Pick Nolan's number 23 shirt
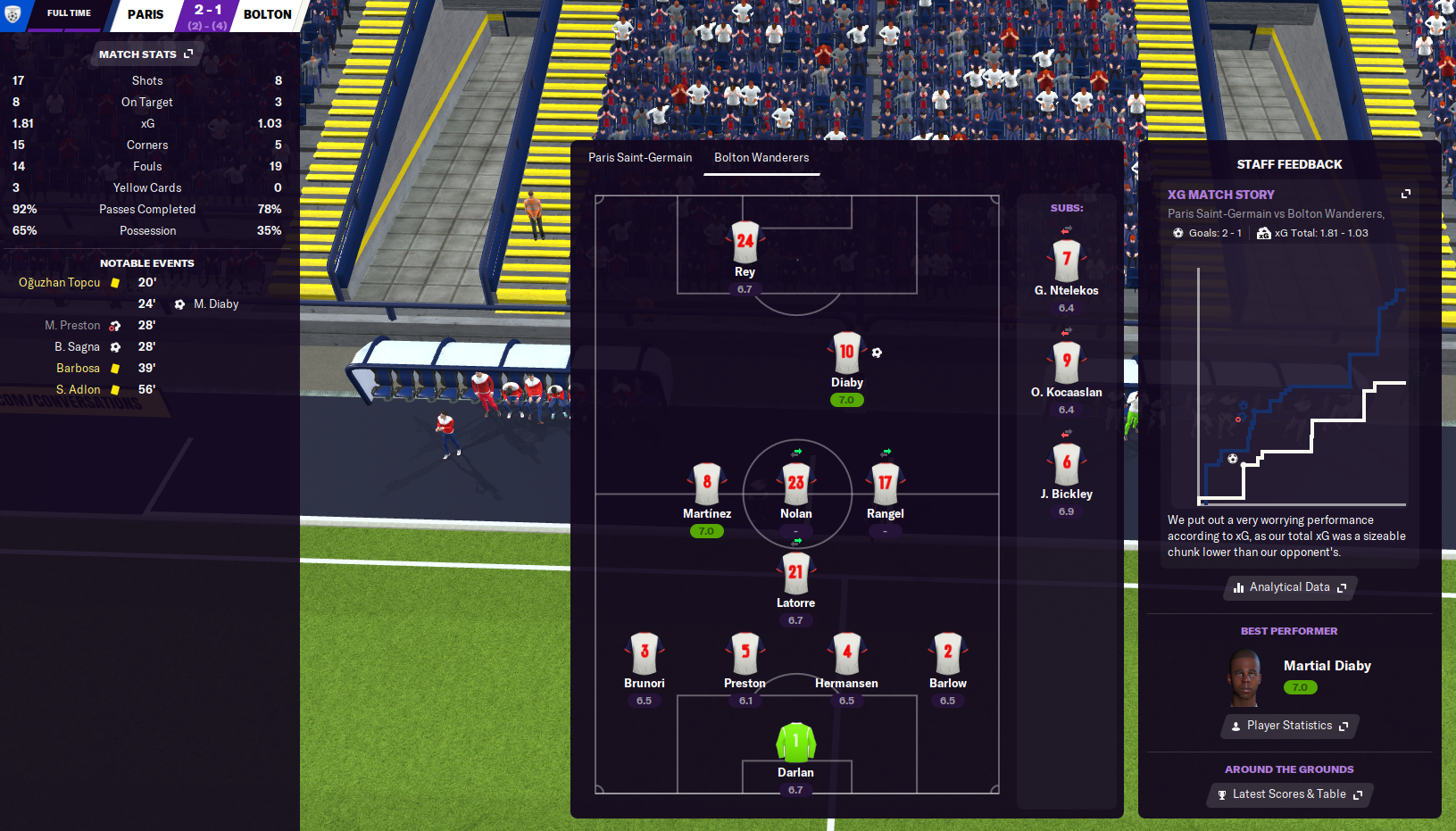The height and width of the screenshot is (831, 1456). 795,483
